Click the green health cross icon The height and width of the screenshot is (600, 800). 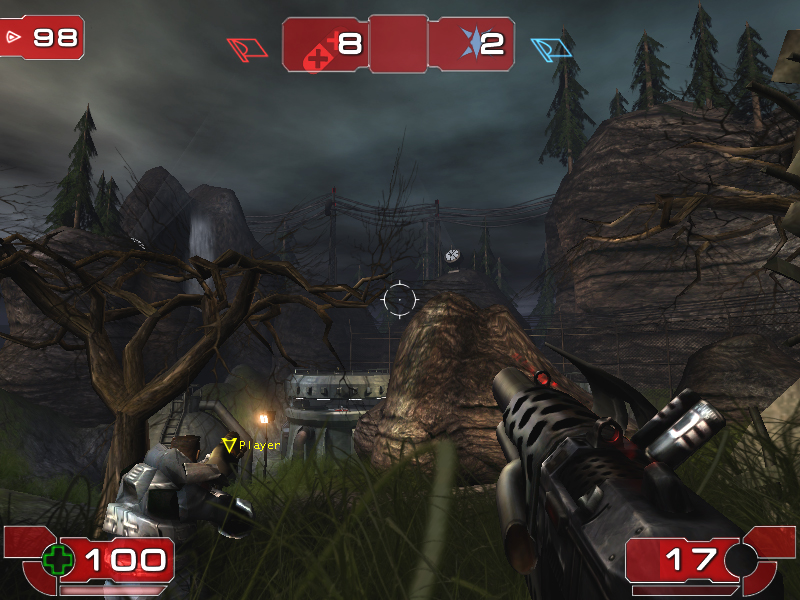pos(59,560)
